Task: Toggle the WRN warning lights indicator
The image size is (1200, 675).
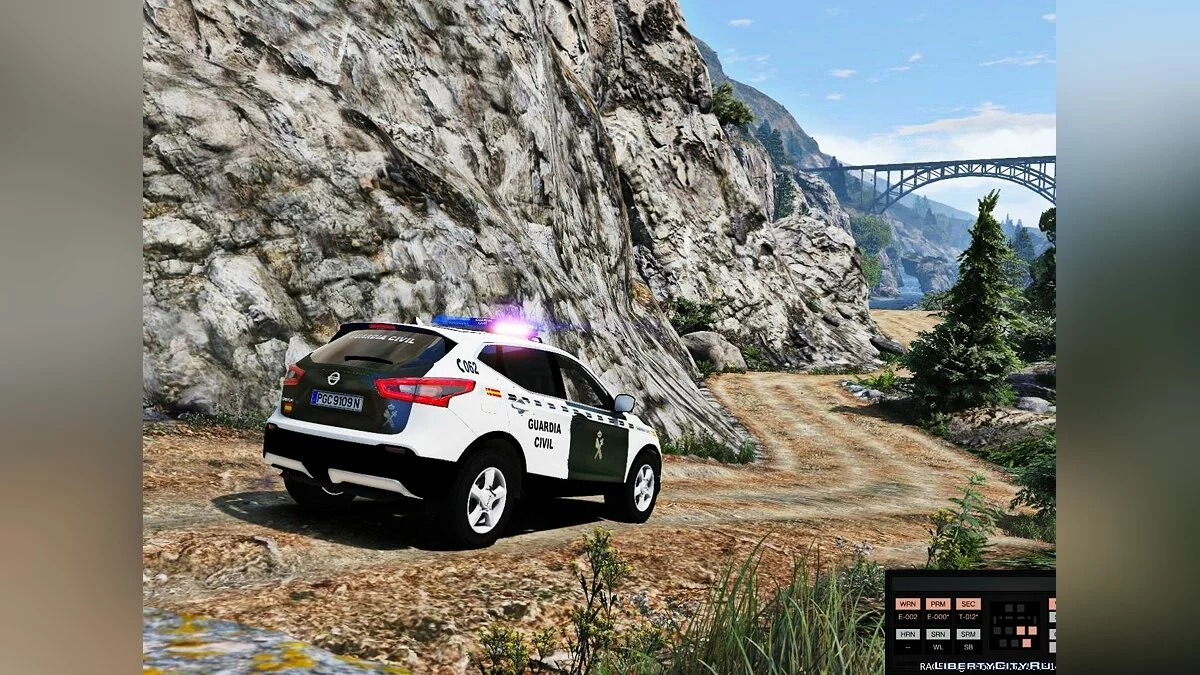Action: [x=908, y=604]
